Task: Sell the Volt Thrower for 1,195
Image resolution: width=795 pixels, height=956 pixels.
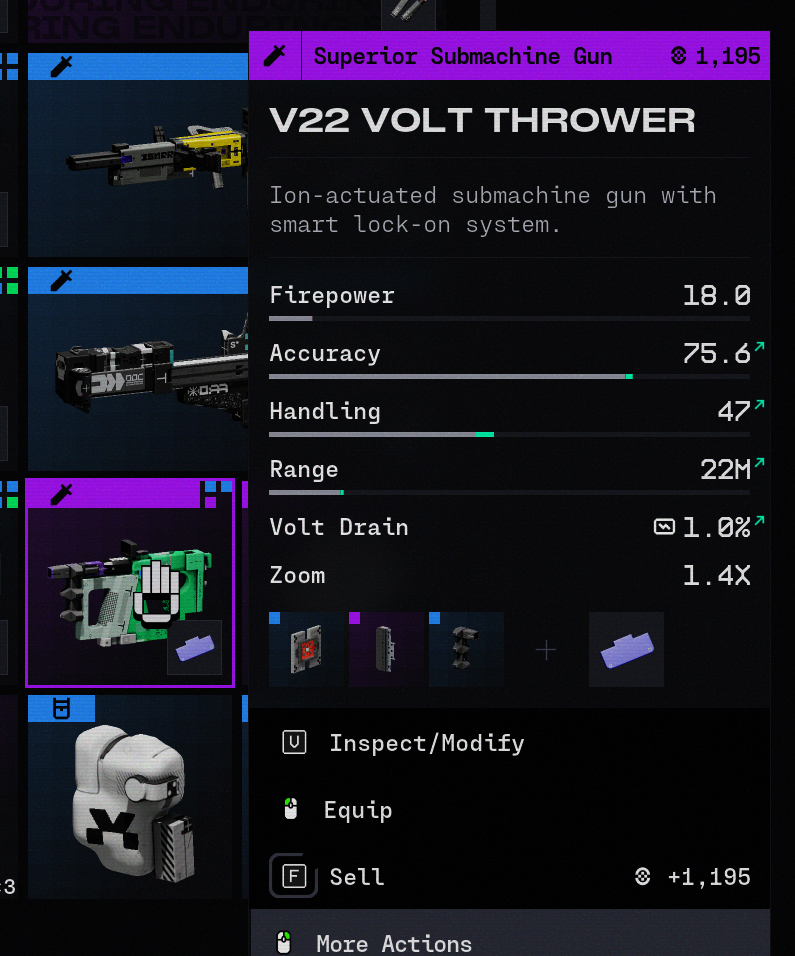Action: click(x=356, y=877)
